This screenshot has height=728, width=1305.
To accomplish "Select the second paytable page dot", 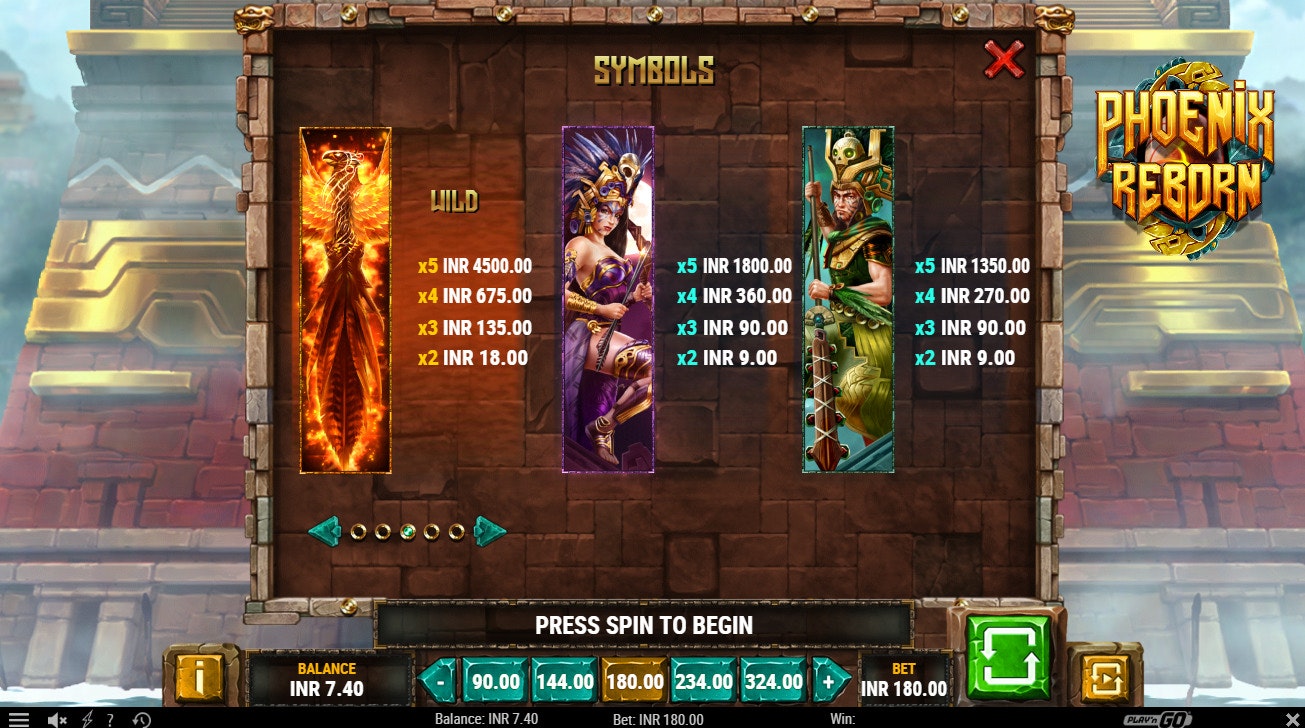I will pyautogui.click(x=383, y=531).
